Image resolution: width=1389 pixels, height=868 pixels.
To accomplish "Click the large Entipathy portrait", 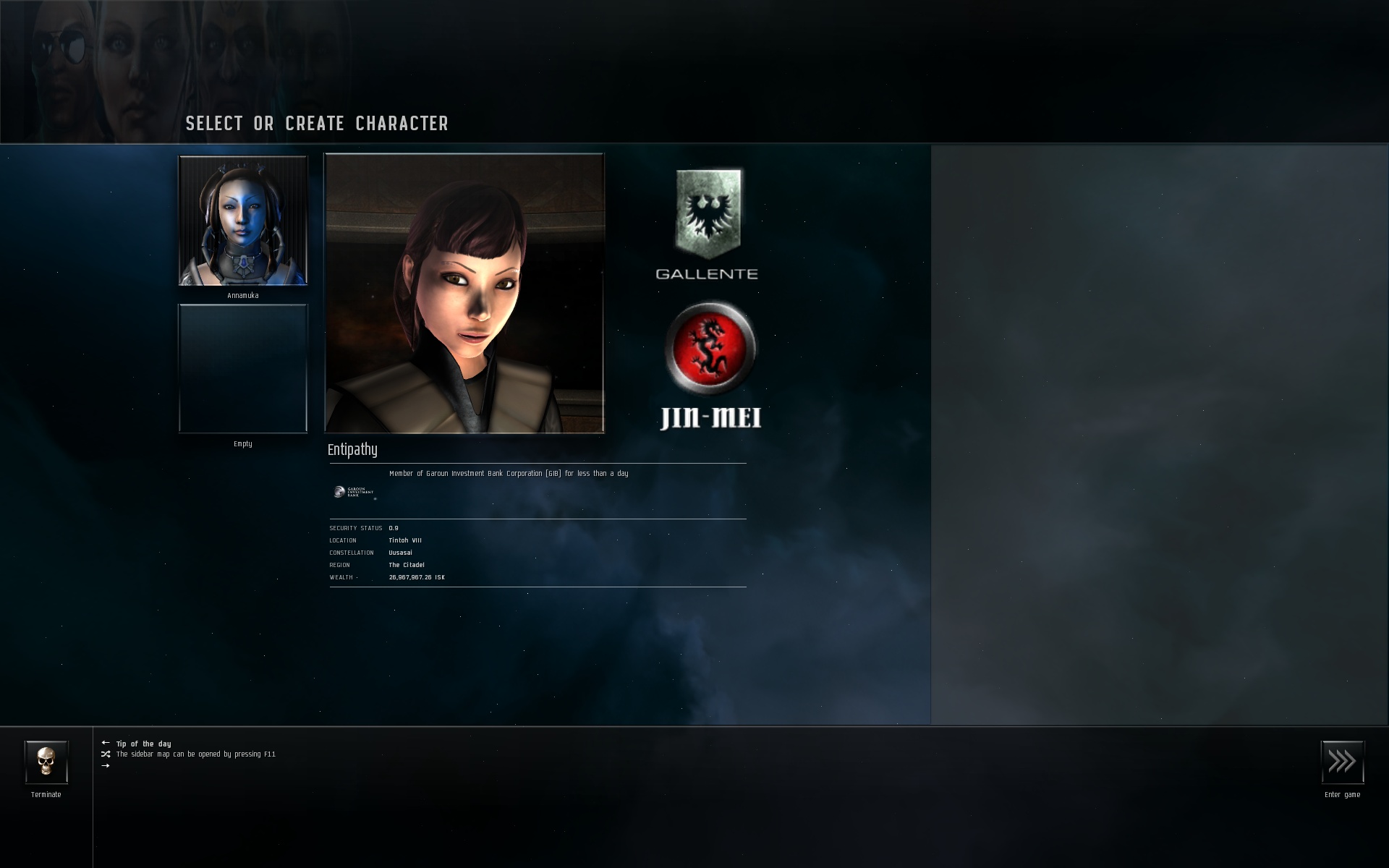I will [x=464, y=293].
